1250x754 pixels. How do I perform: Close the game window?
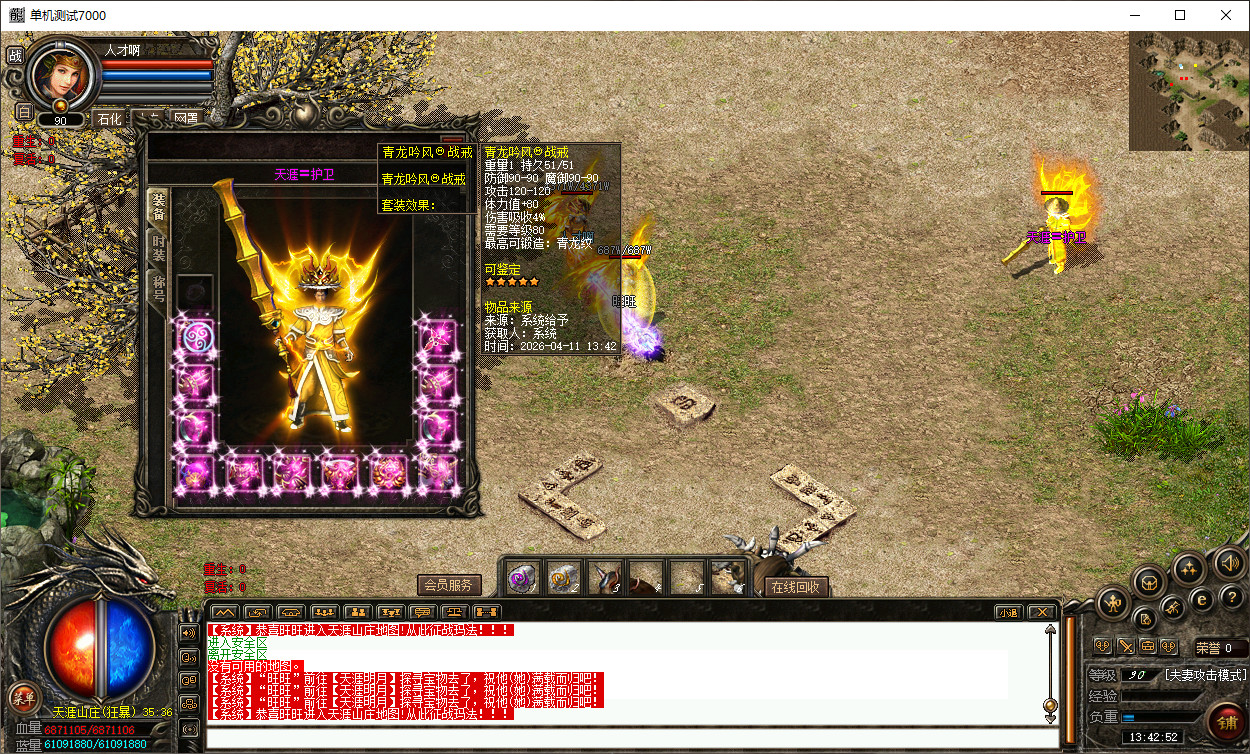pos(1226,15)
